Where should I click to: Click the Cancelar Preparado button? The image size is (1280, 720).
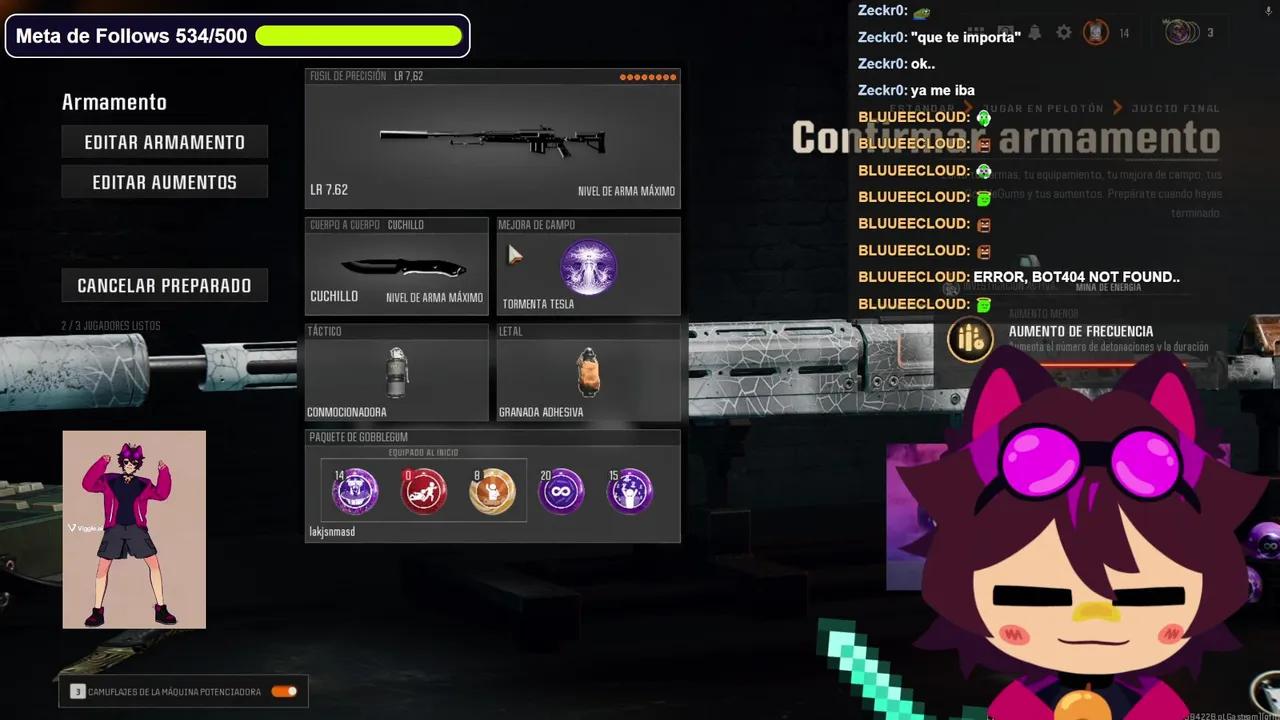point(164,285)
